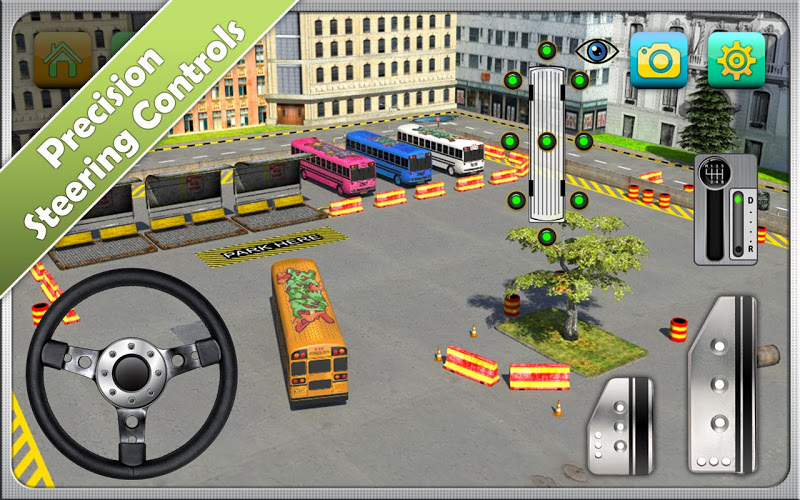This screenshot has height=500, width=800.
Task: Open settings with the gear button
Action: click(736, 60)
